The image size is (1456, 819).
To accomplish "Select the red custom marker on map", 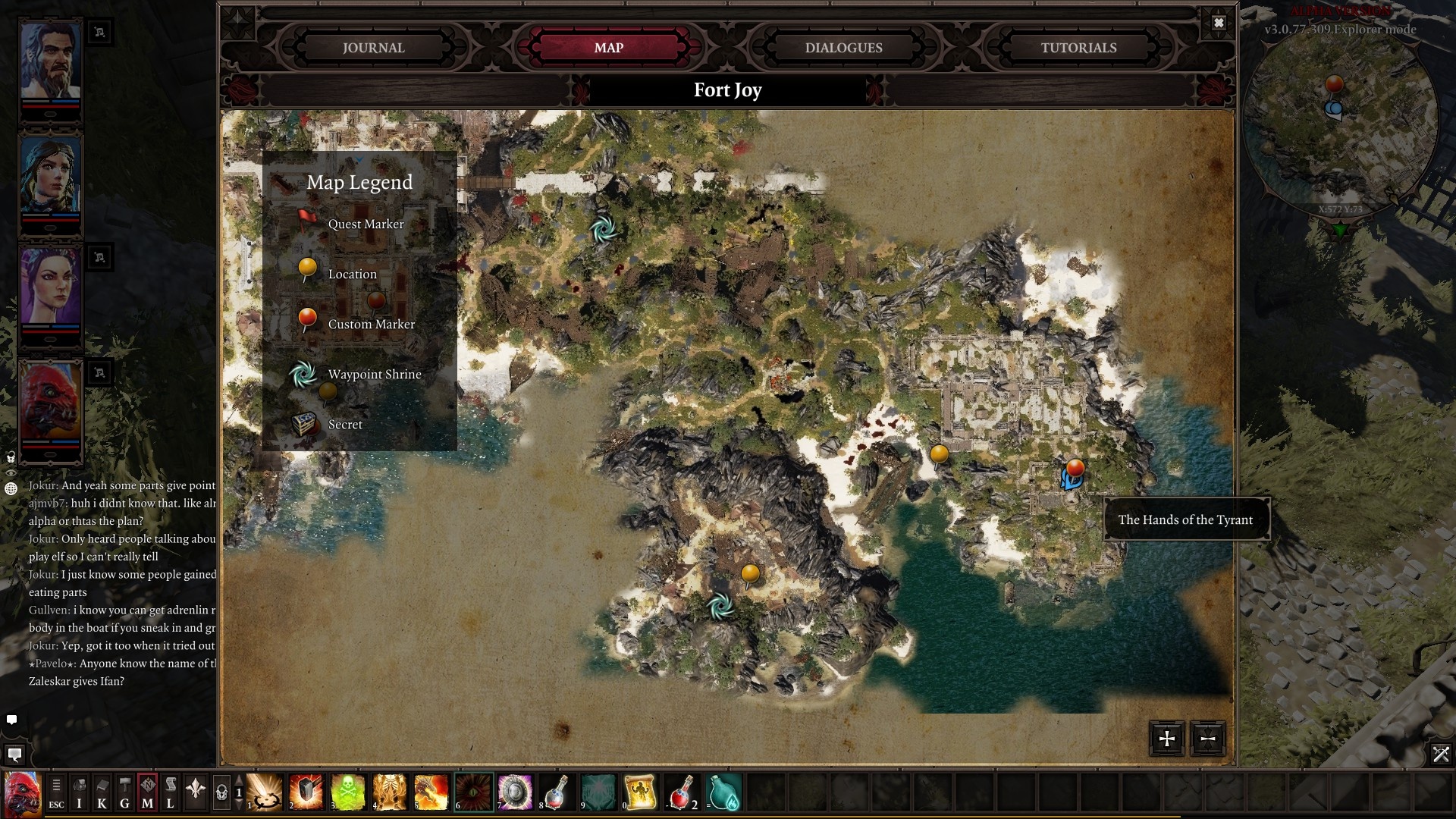I will (1075, 468).
